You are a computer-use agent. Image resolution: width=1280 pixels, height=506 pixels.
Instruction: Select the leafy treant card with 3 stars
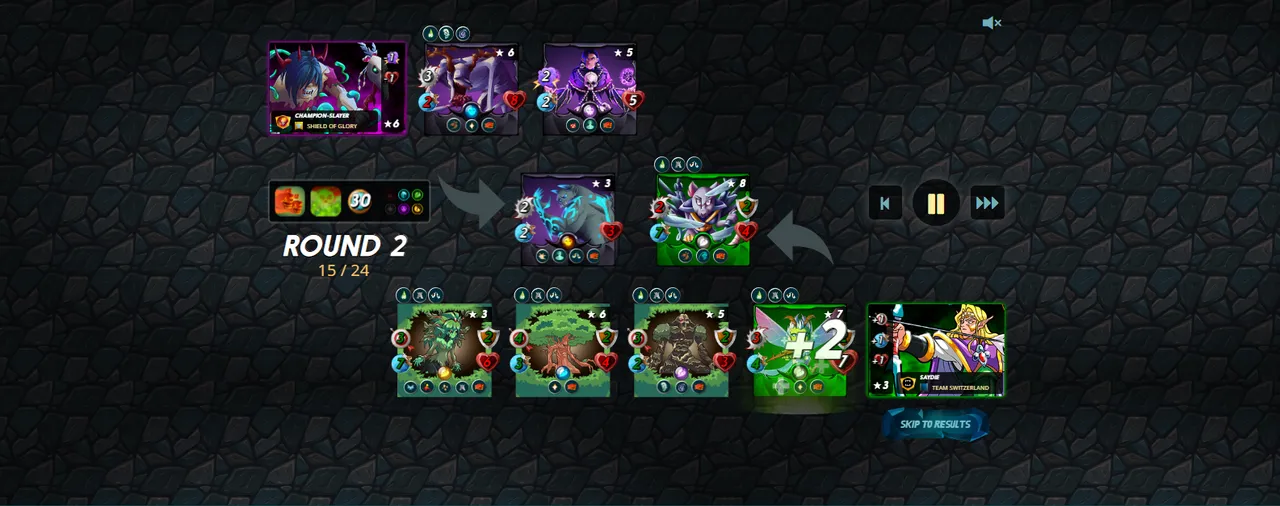[444, 350]
